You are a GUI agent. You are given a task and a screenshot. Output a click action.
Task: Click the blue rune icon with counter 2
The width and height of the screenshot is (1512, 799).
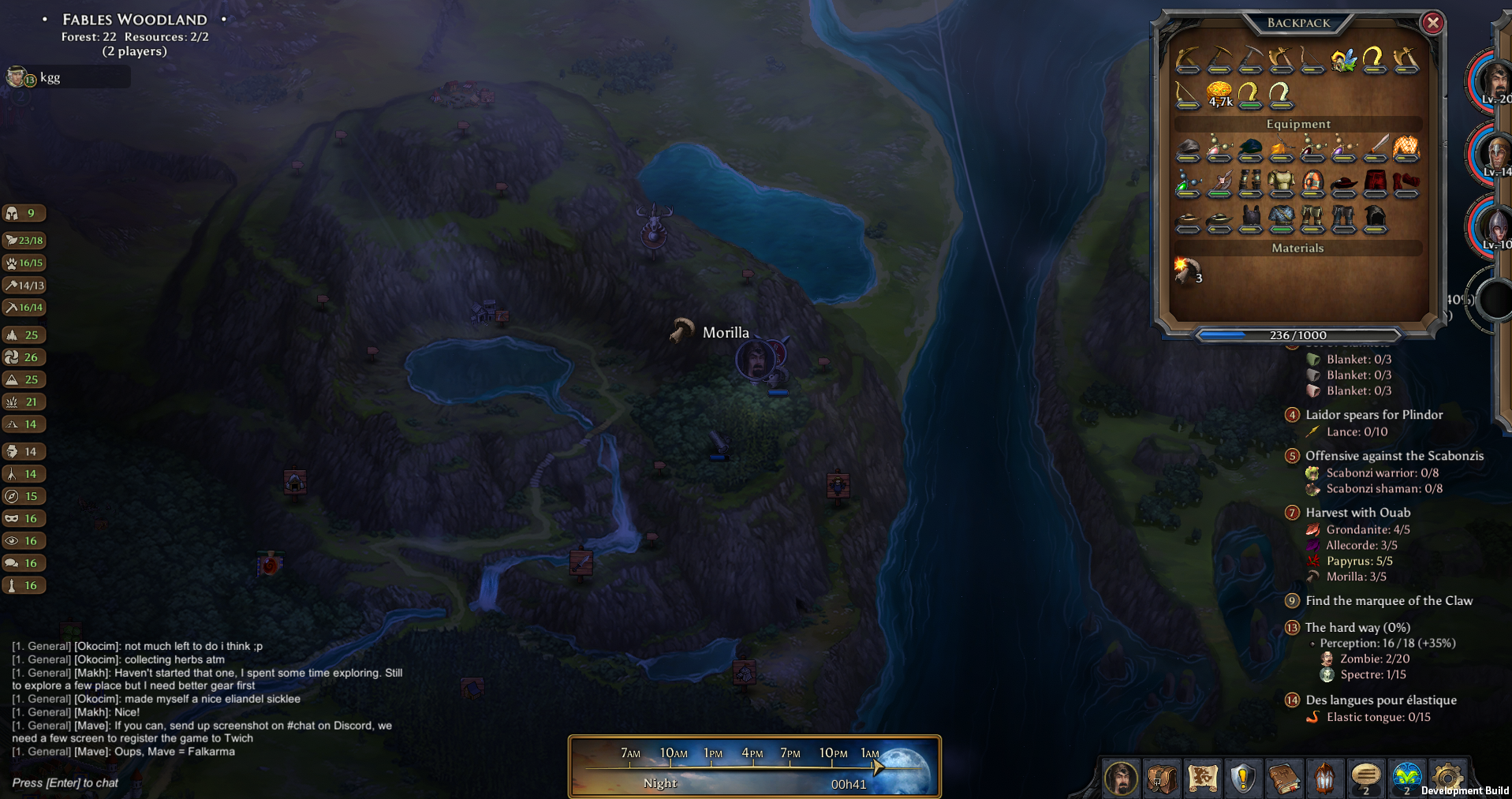tap(1407, 778)
